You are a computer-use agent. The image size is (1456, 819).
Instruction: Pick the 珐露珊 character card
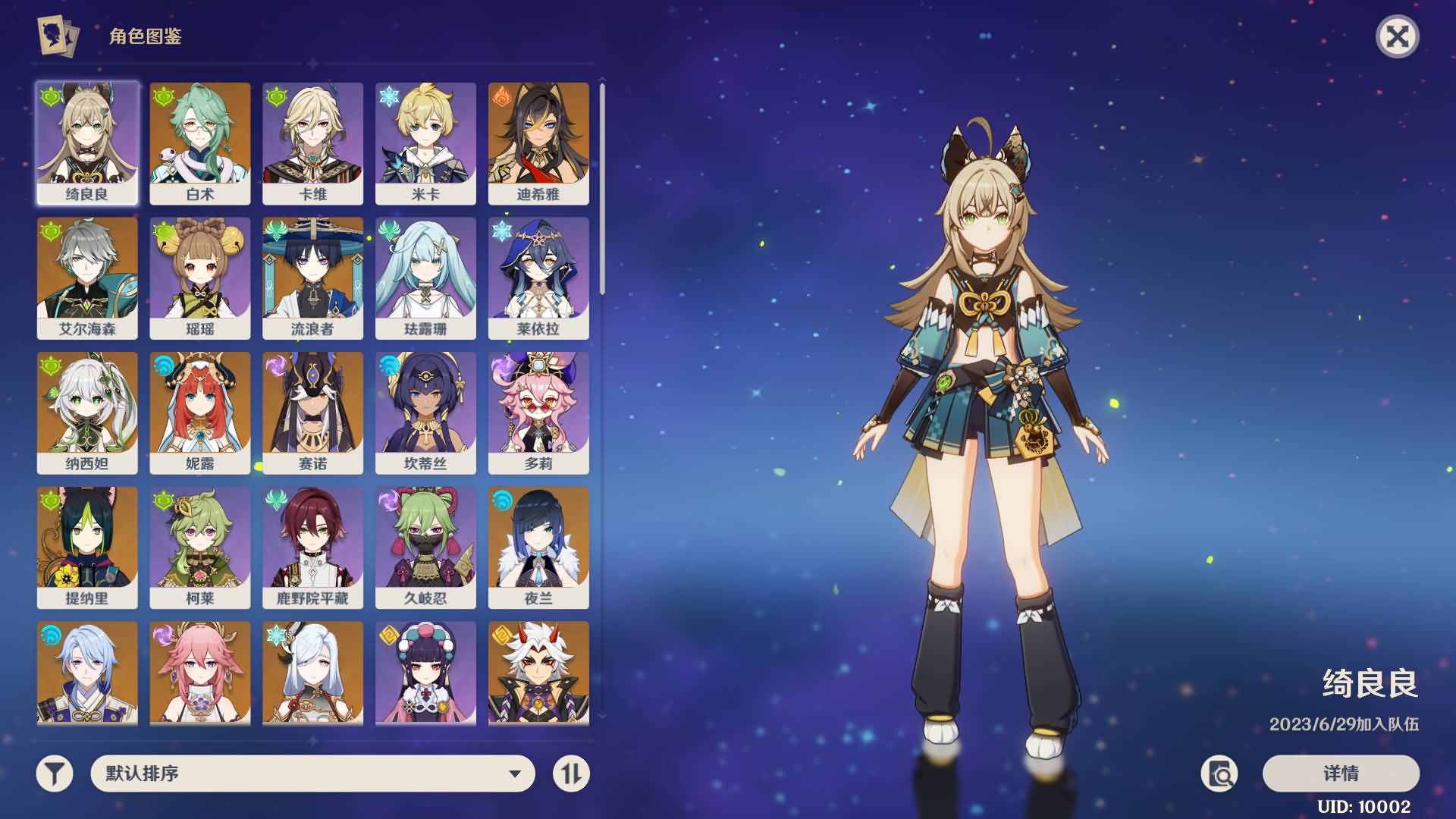point(425,278)
